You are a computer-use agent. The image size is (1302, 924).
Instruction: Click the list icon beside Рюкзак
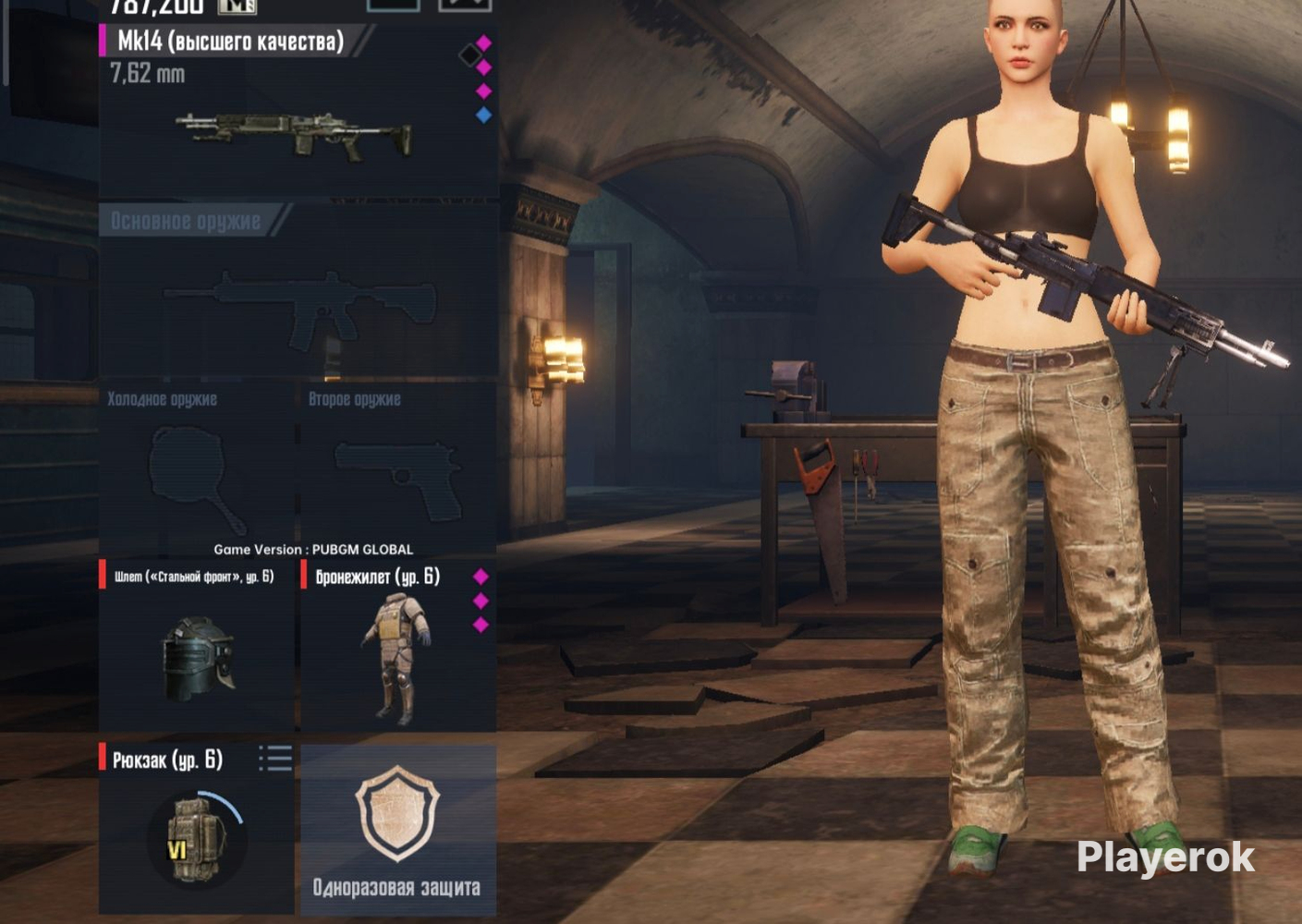point(275,759)
